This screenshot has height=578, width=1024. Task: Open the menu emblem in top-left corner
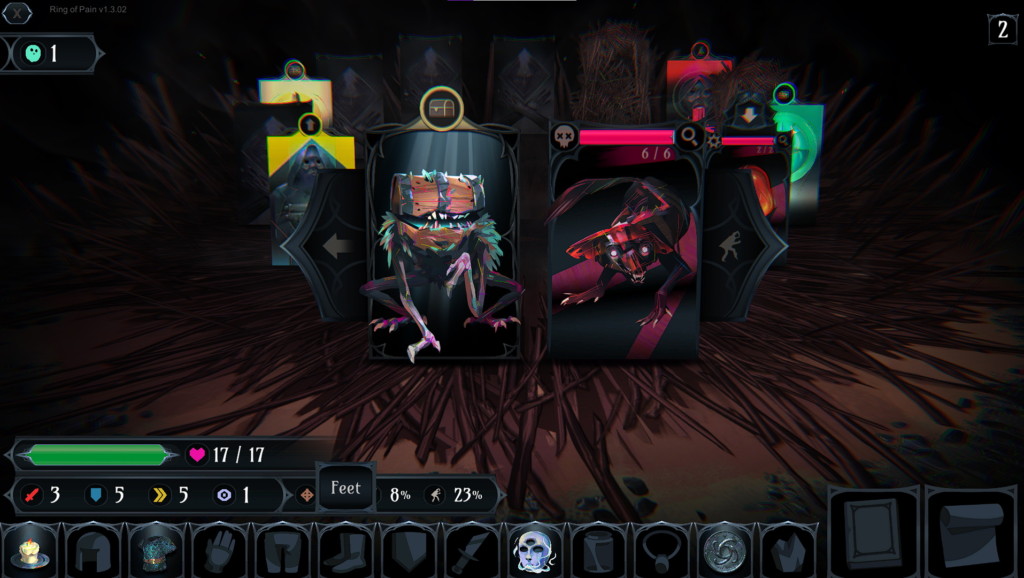tap(19, 14)
